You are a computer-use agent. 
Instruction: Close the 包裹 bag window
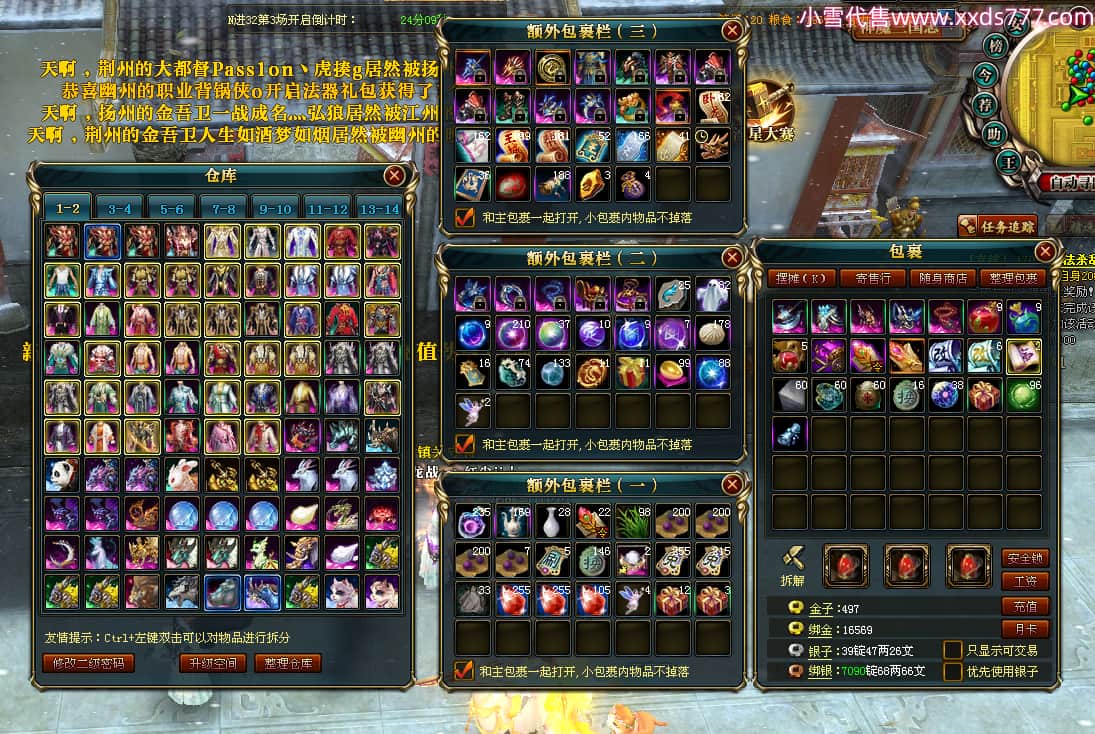coord(1045,252)
